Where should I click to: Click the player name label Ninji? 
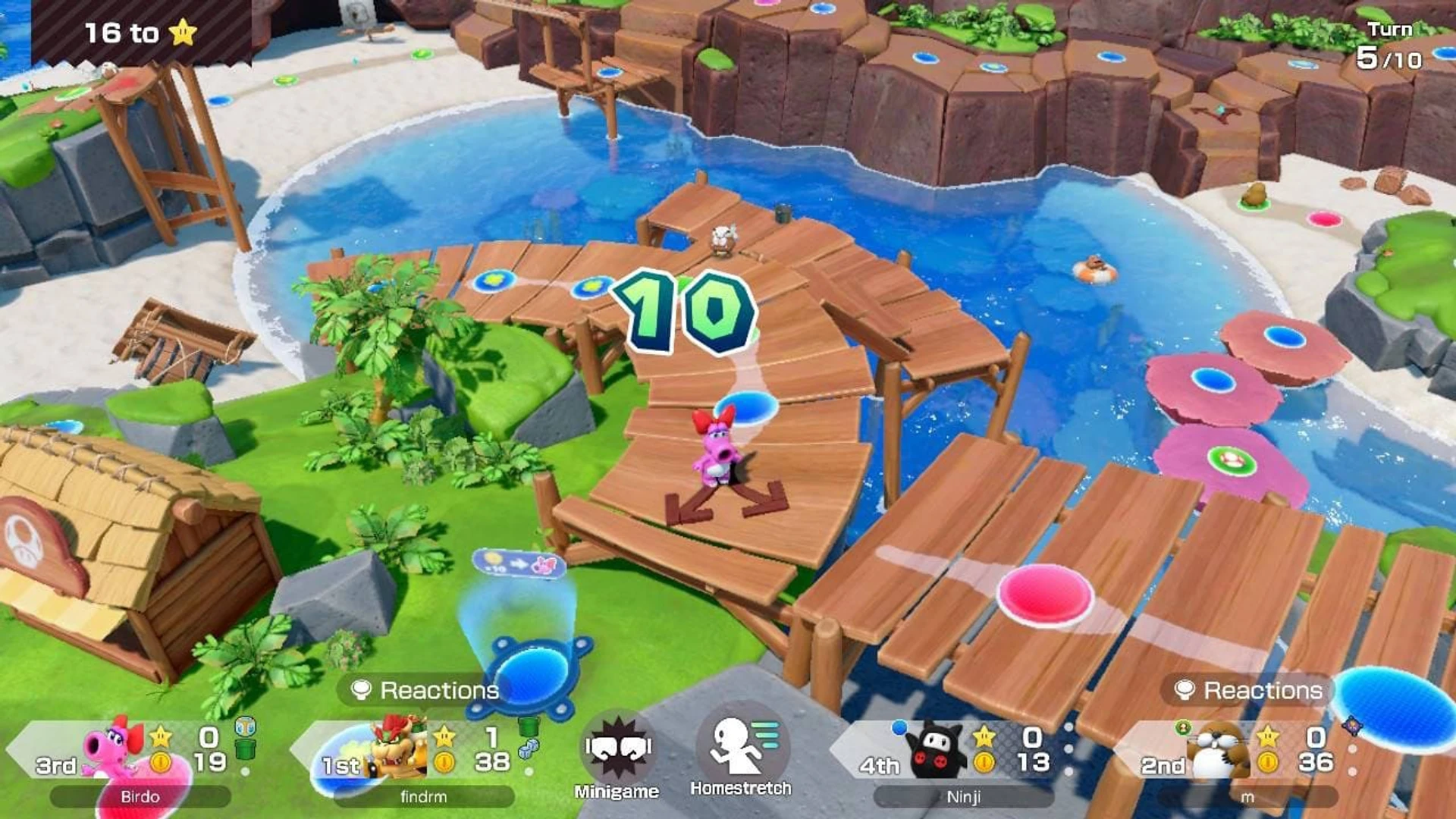[964, 798]
